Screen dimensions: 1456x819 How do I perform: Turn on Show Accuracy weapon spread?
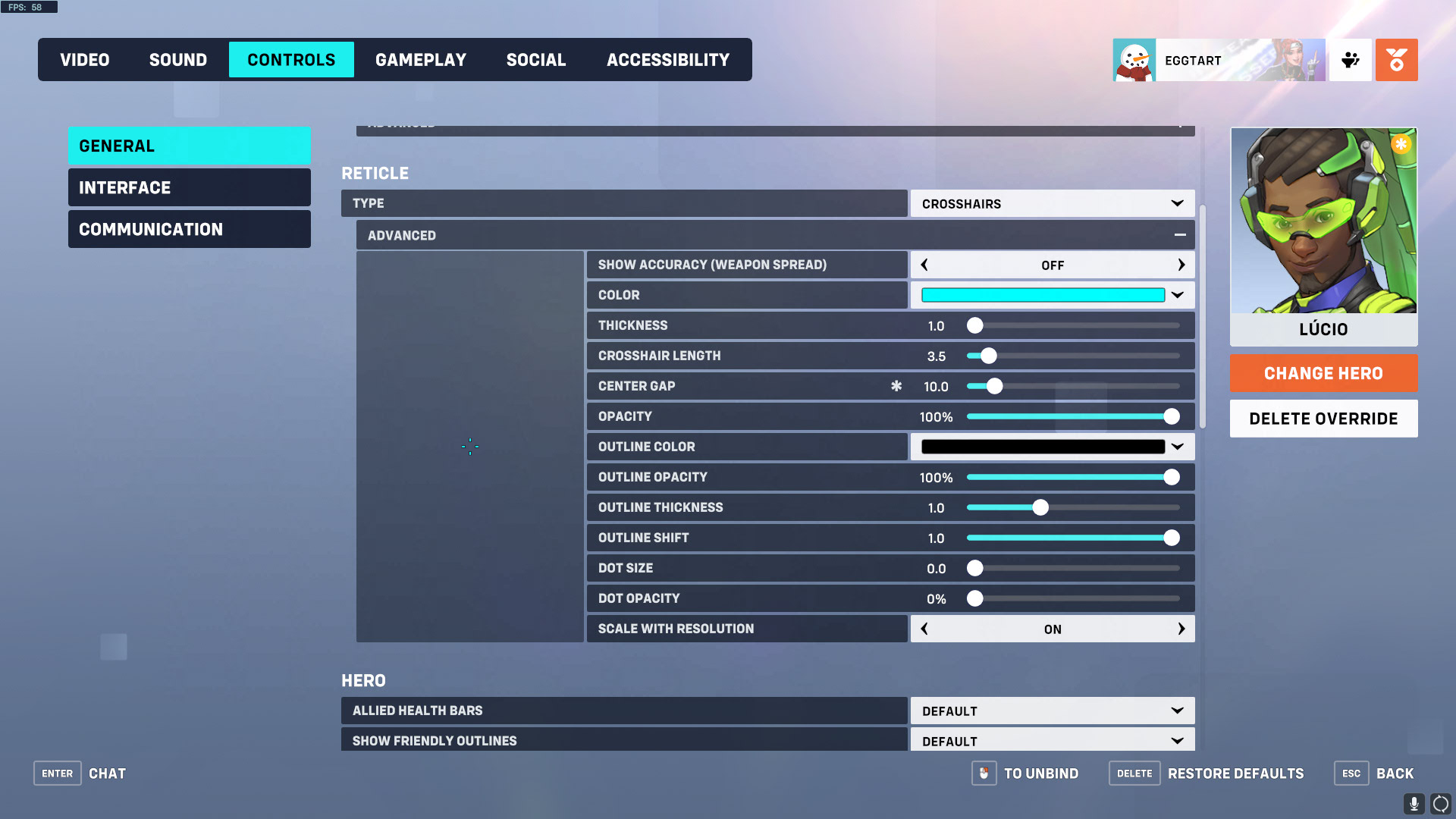(1181, 265)
